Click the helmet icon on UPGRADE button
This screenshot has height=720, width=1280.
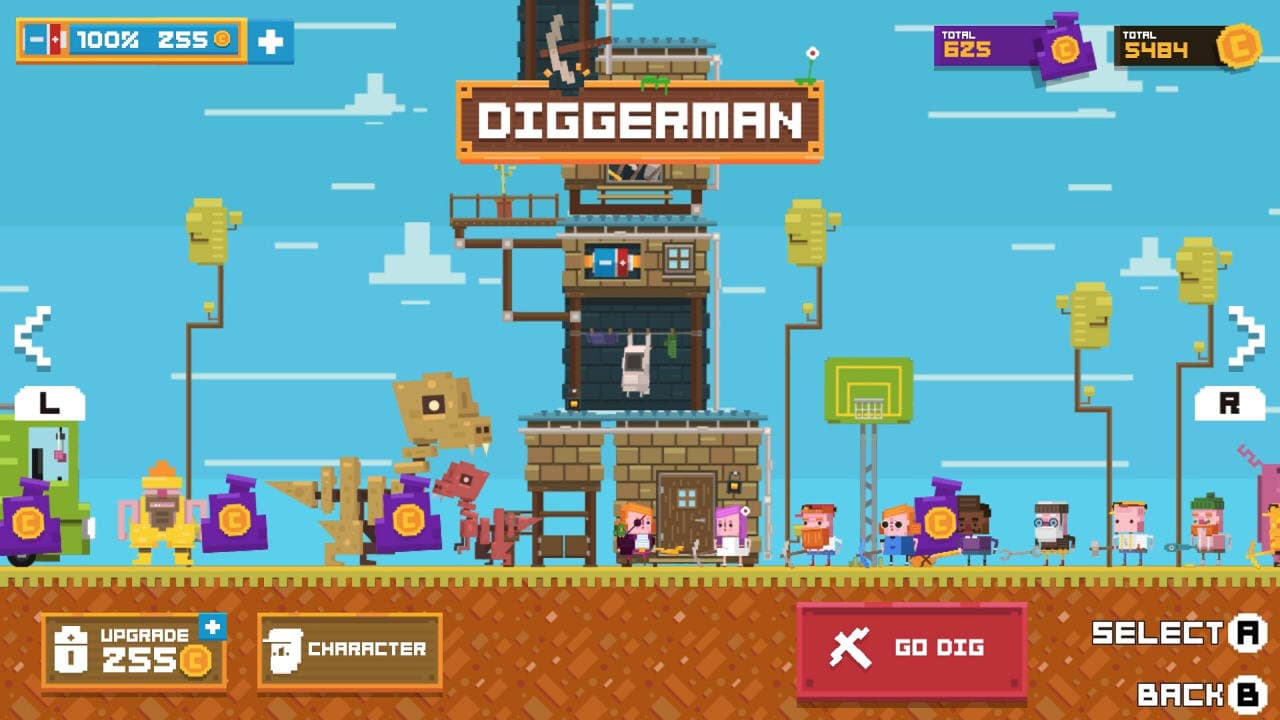pos(70,650)
